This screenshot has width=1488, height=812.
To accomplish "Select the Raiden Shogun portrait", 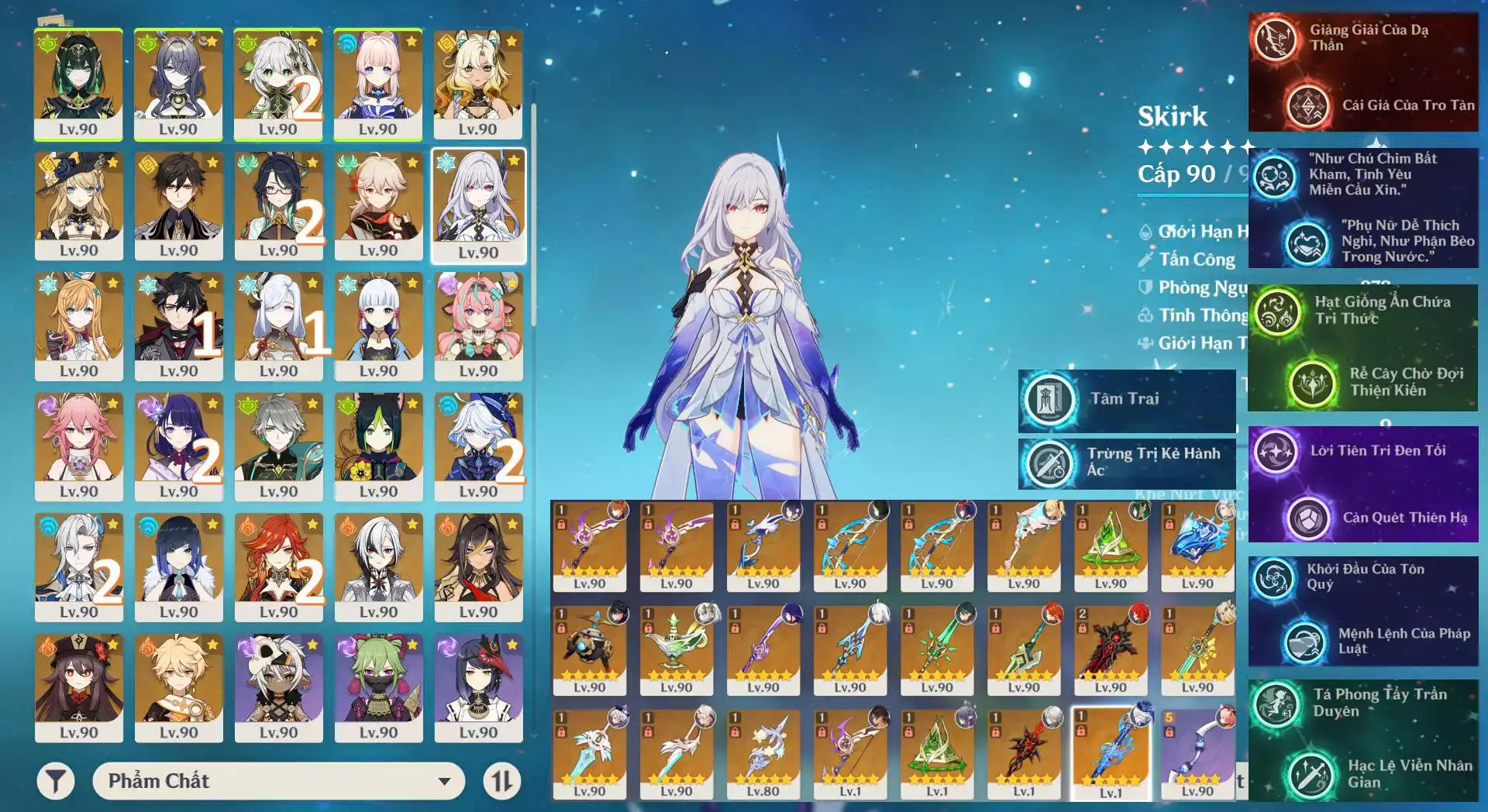I will tap(178, 447).
